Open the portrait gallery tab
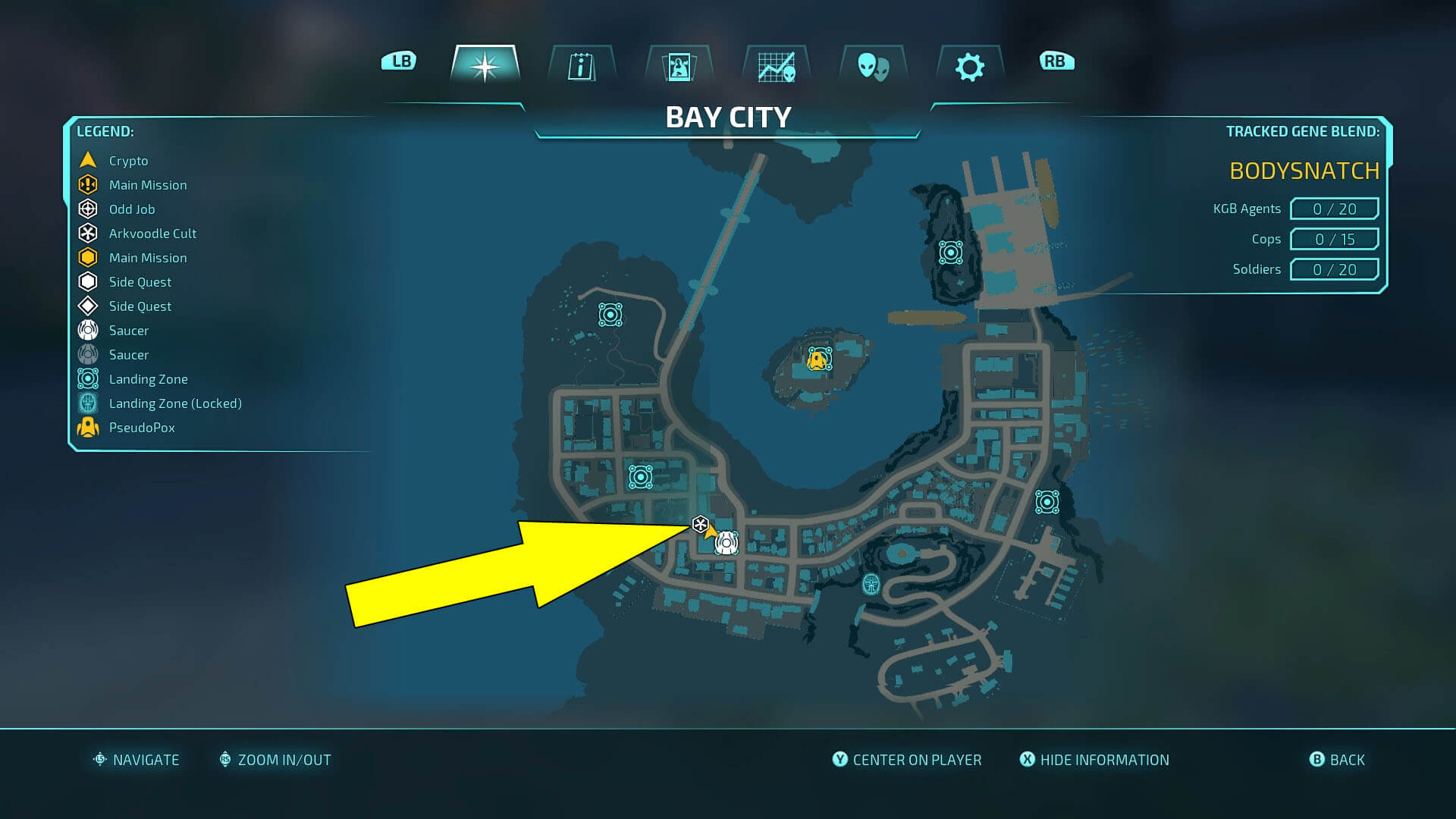 click(679, 66)
